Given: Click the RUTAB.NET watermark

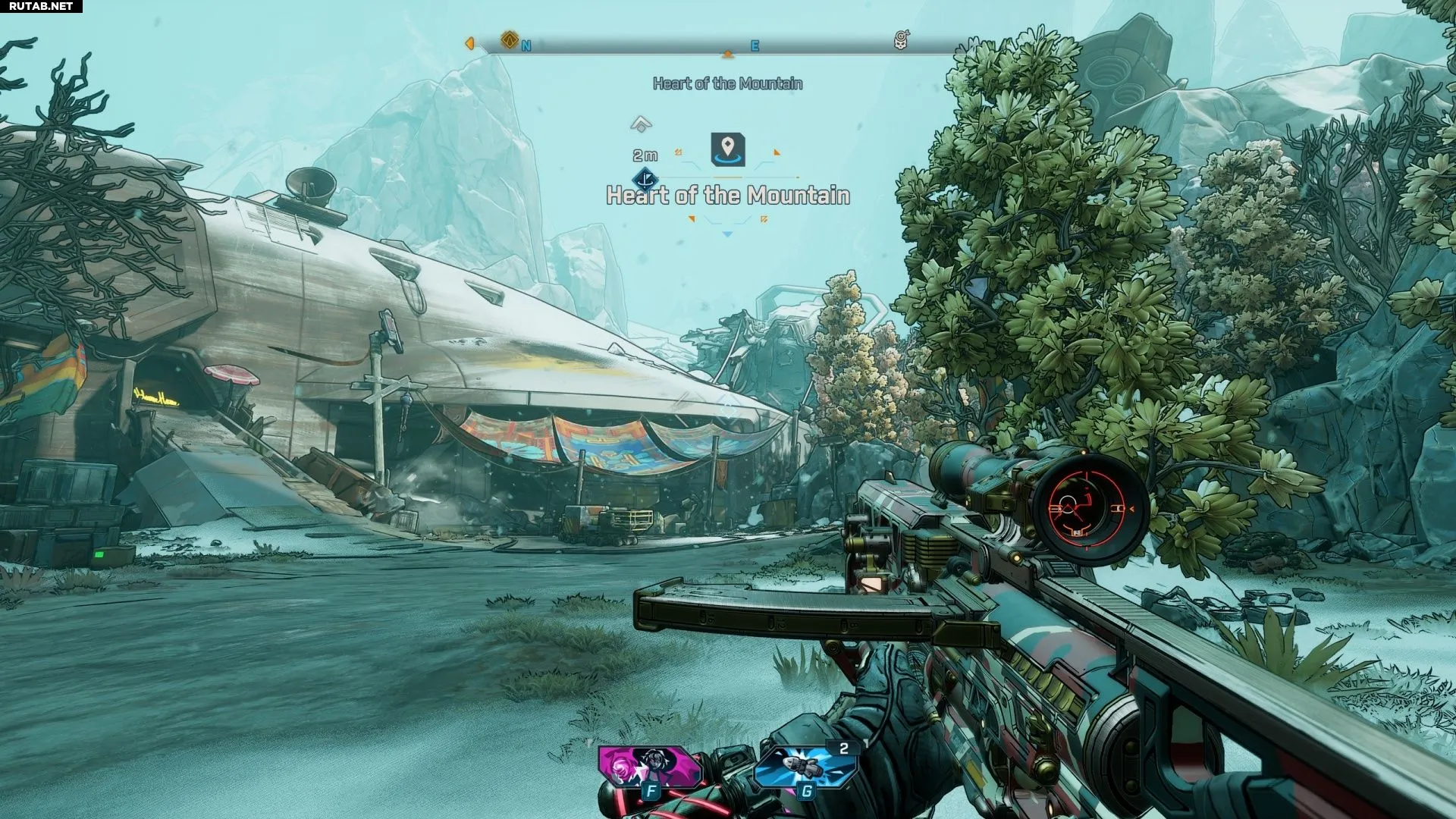Looking at the screenshot, I should pos(41,6).
